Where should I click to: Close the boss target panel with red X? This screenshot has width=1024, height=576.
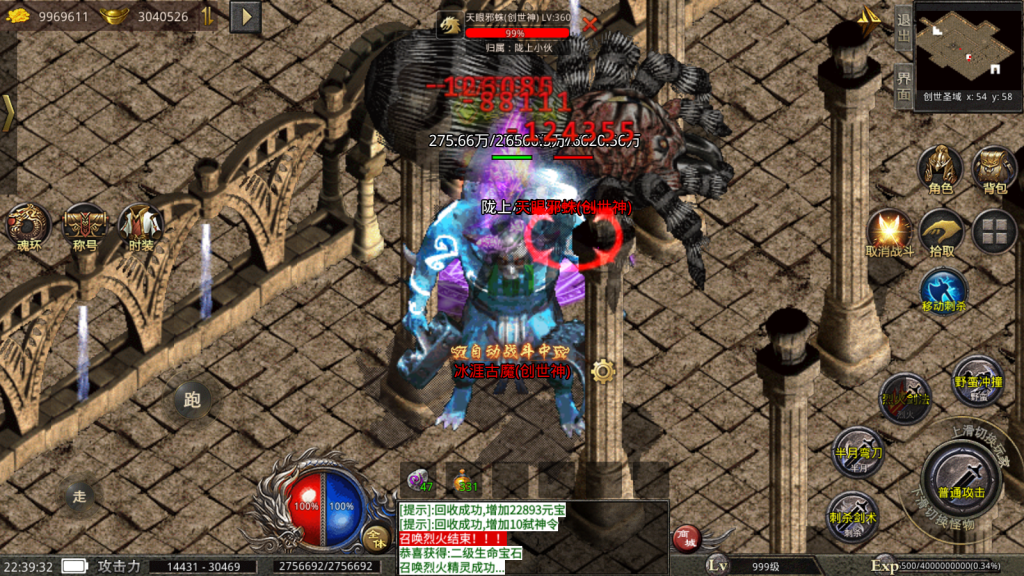(x=590, y=24)
